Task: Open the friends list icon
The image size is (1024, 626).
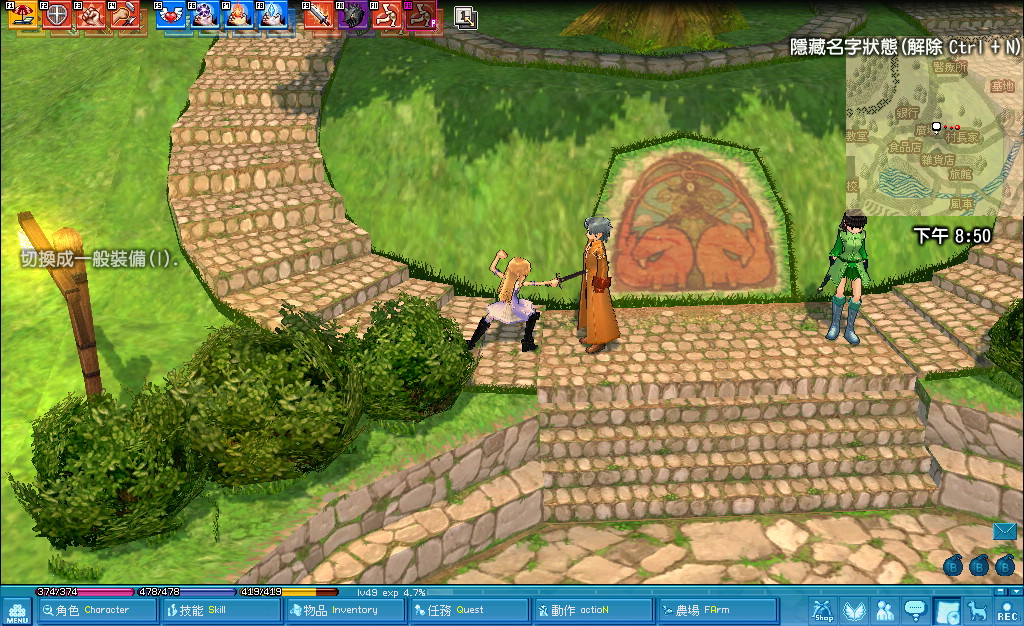Action: tap(885, 610)
